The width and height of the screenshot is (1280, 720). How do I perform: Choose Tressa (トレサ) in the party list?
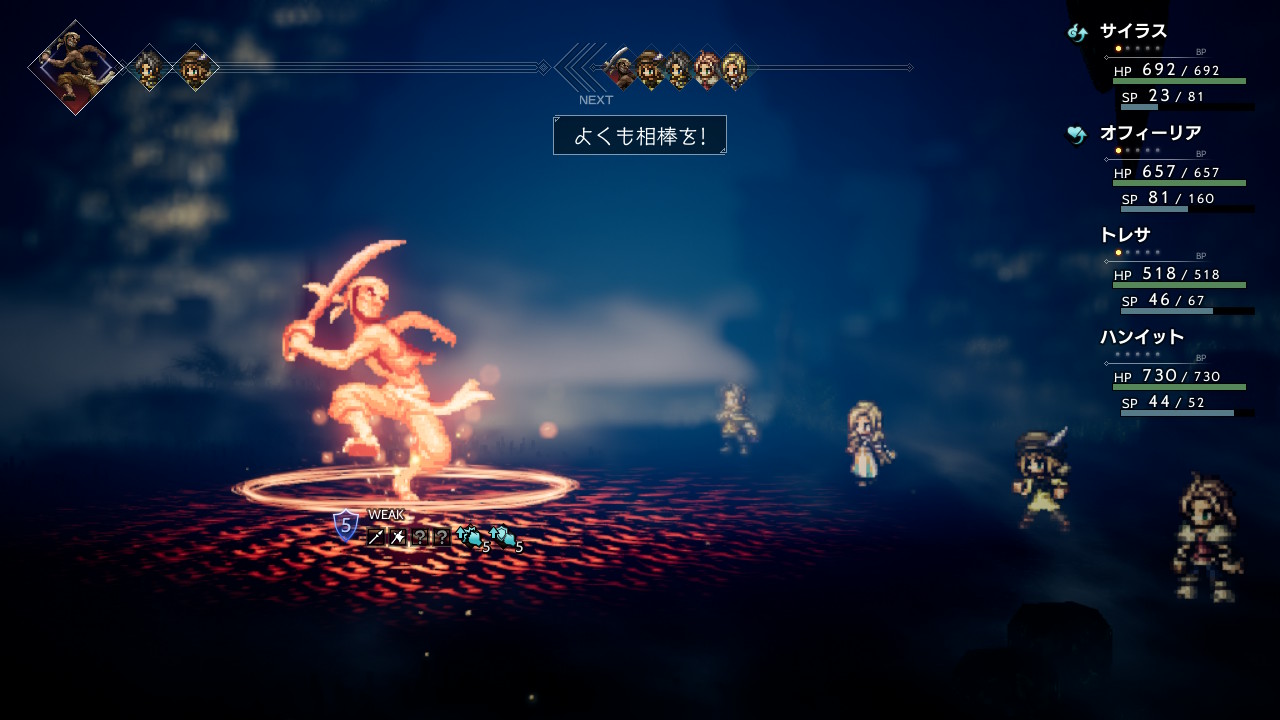(x=1125, y=235)
